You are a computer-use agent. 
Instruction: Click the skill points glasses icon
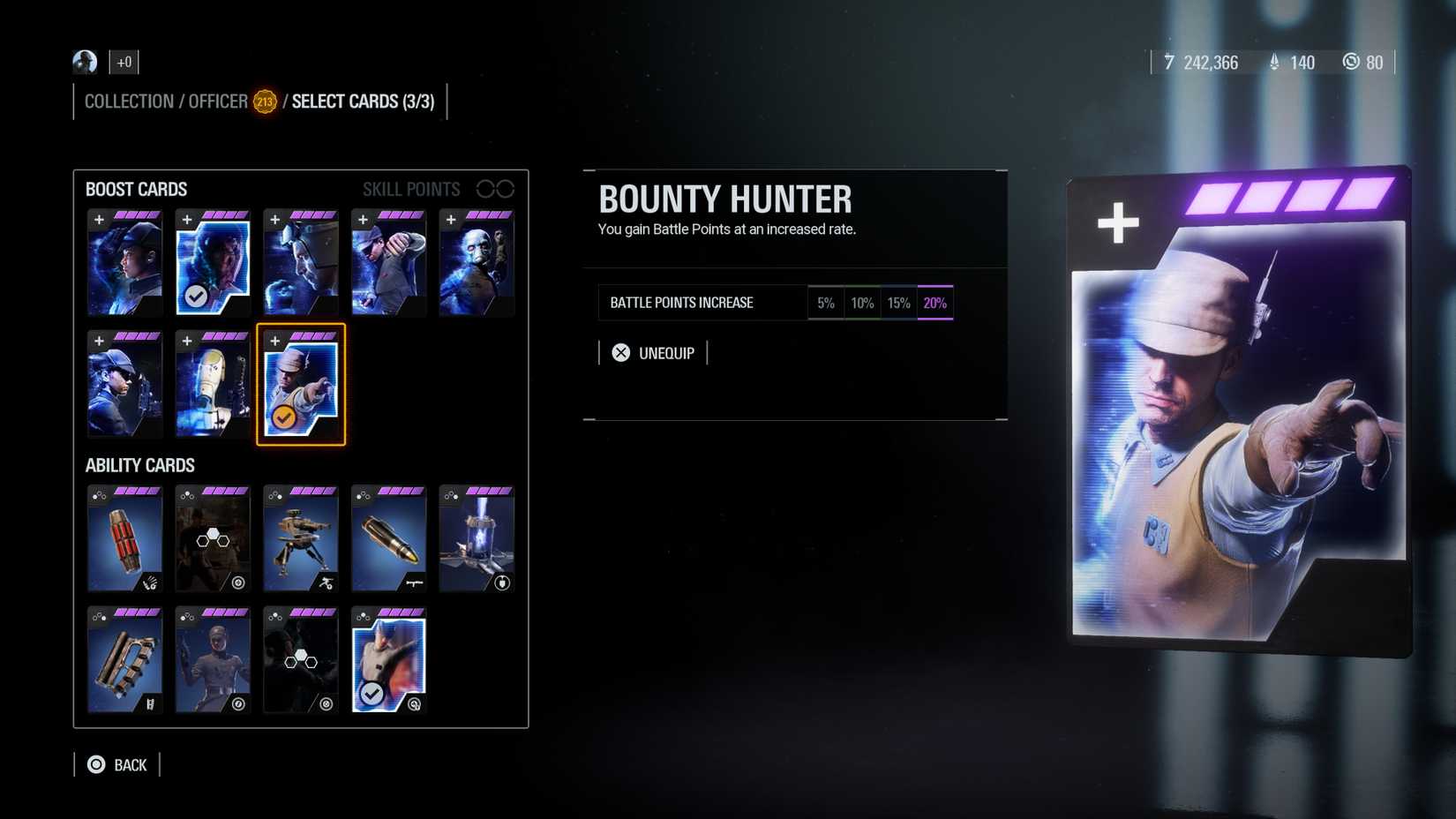498,188
